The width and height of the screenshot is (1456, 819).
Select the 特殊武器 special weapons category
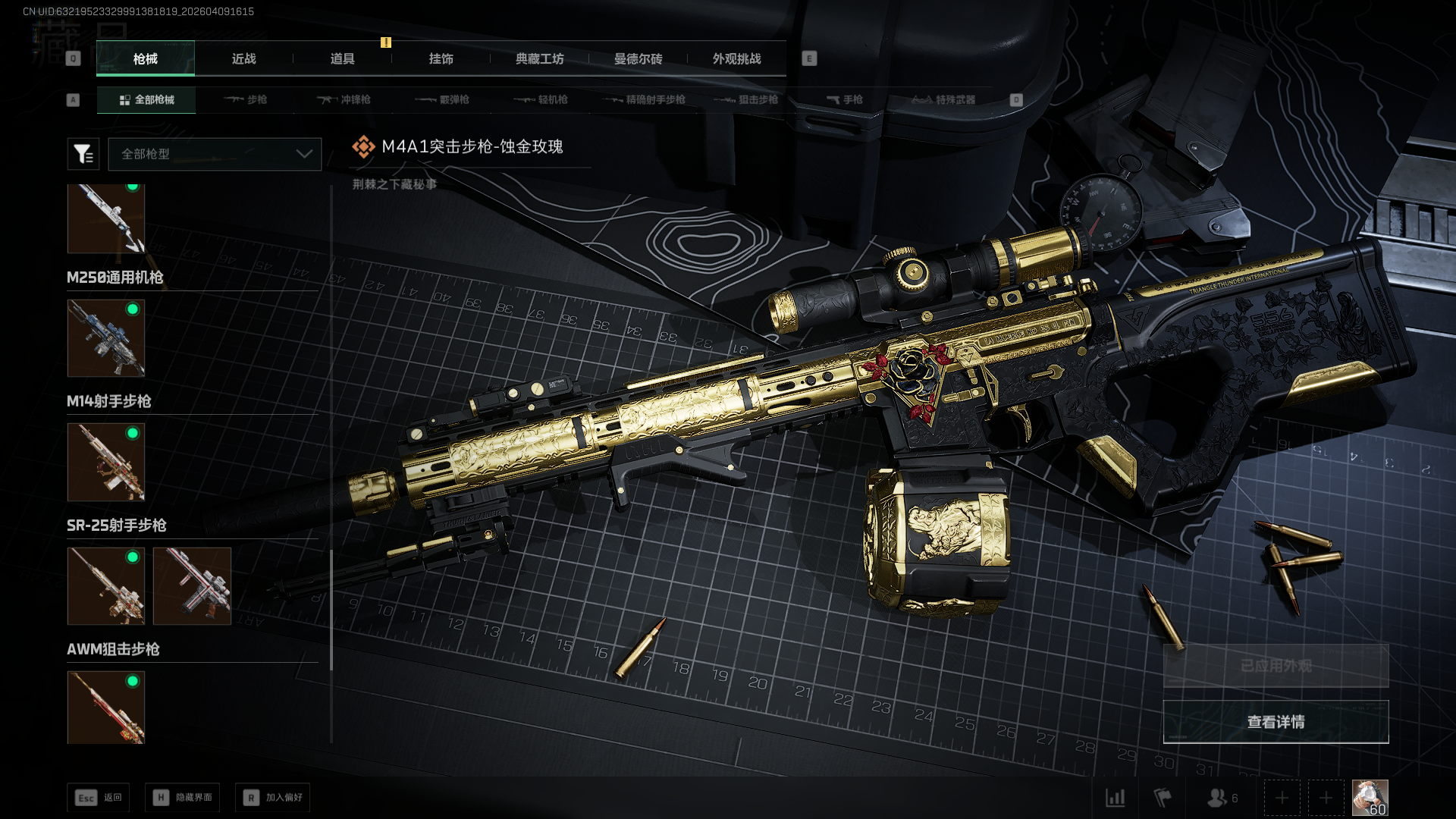tap(943, 100)
